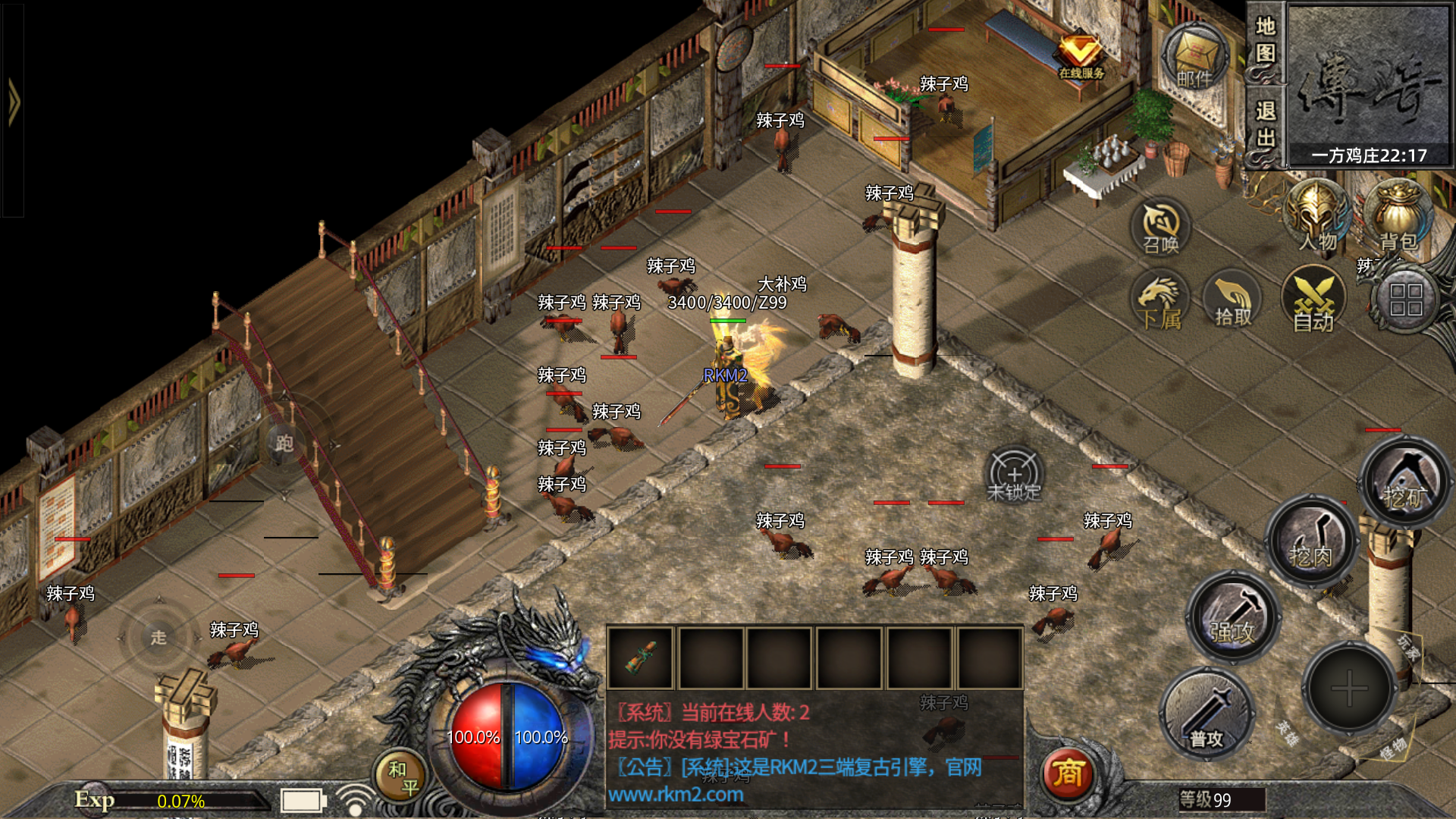This screenshot has height=819, width=1456.
Task: Open the 下属 subordinates button
Action: [x=1160, y=302]
